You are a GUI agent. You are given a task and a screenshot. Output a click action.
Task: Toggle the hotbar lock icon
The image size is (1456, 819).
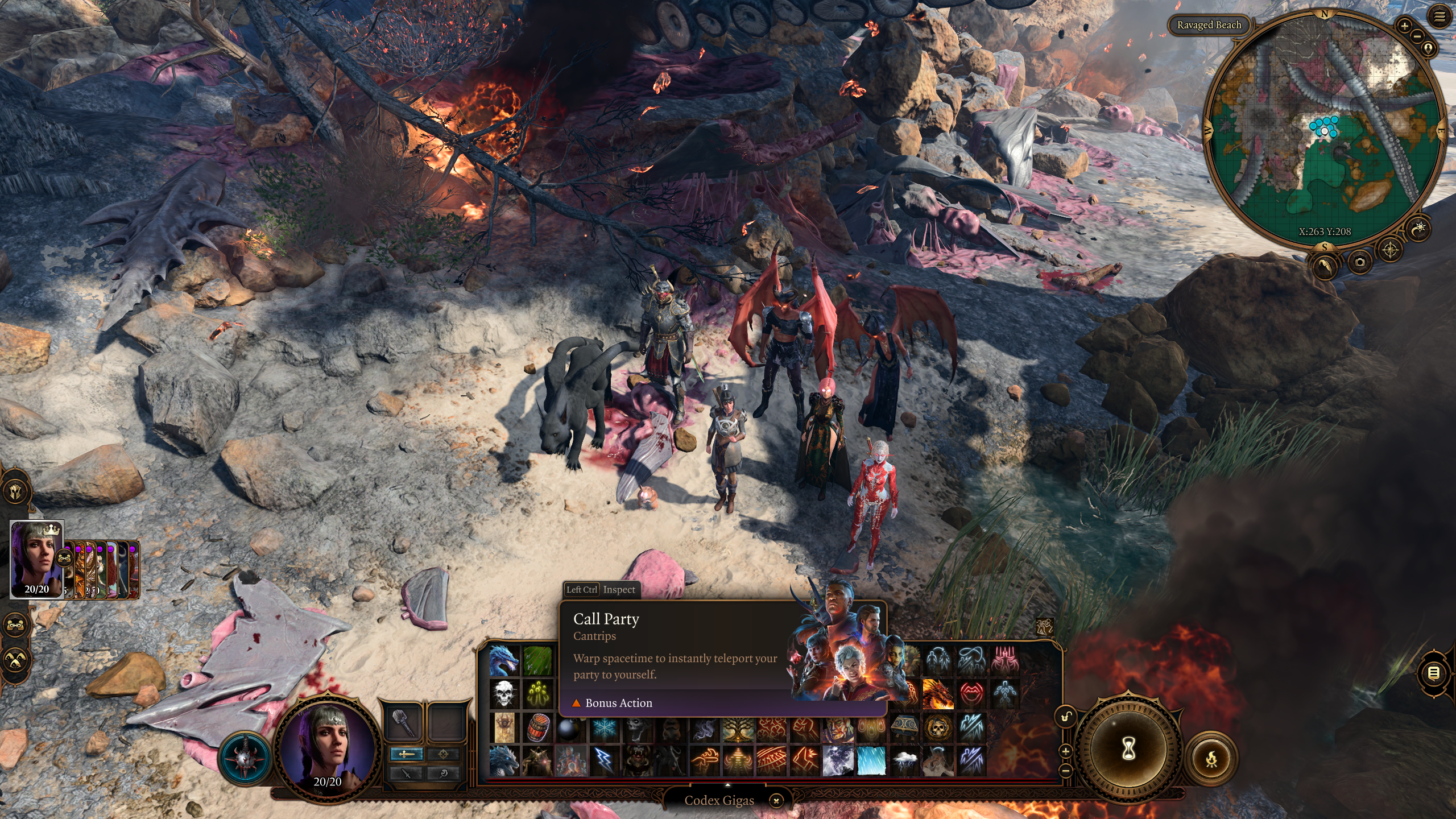click(1066, 717)
